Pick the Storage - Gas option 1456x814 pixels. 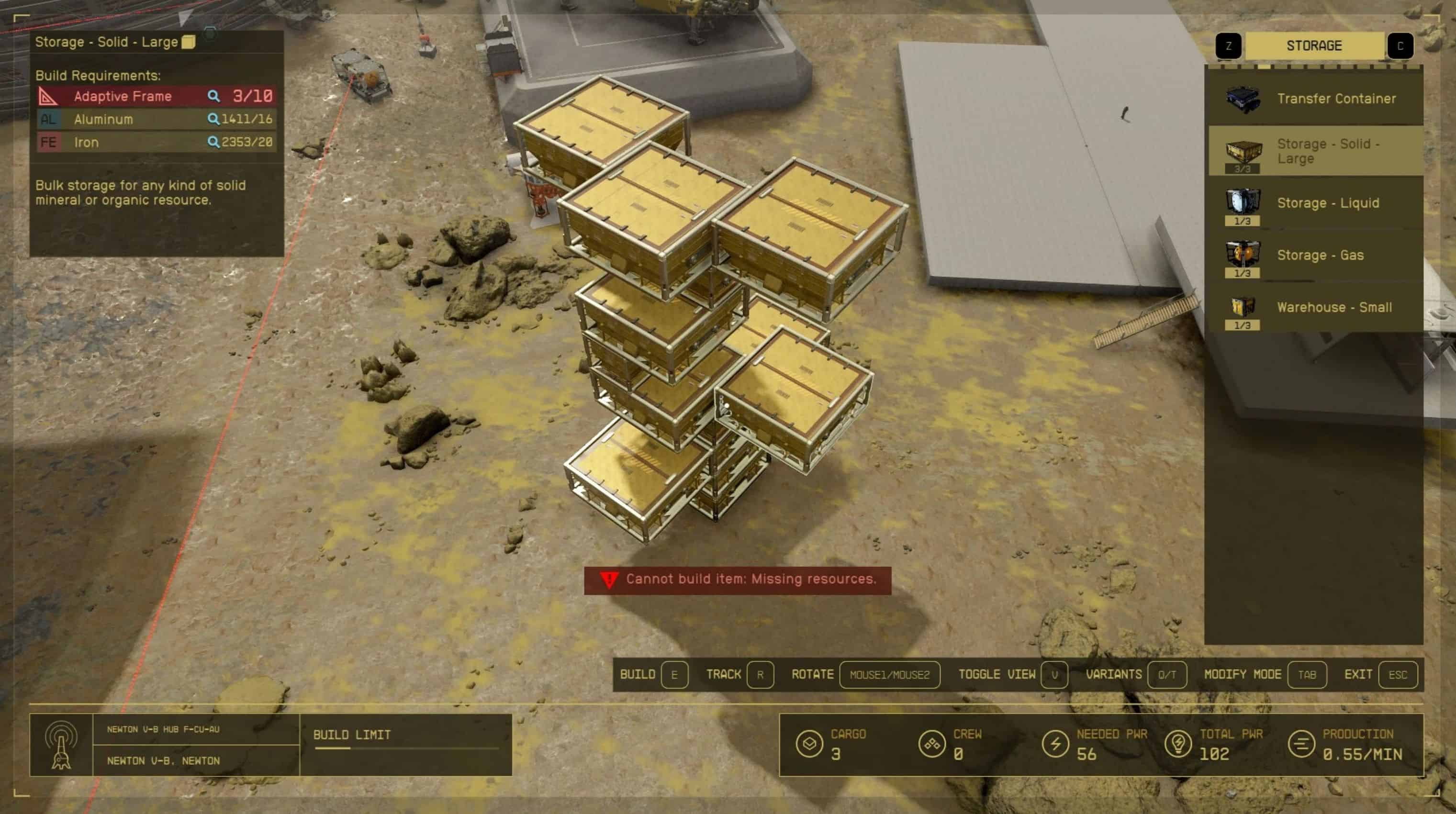(x=1315, y=256)
